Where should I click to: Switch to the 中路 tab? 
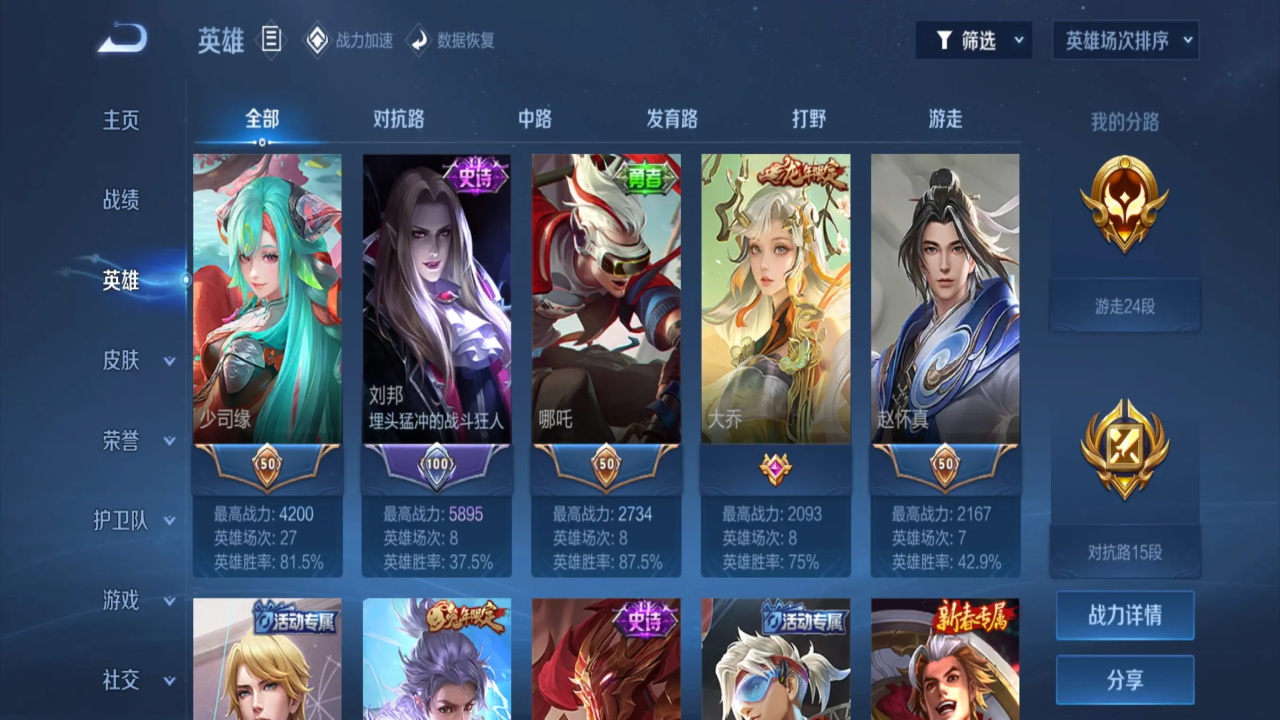coord(534,119)
